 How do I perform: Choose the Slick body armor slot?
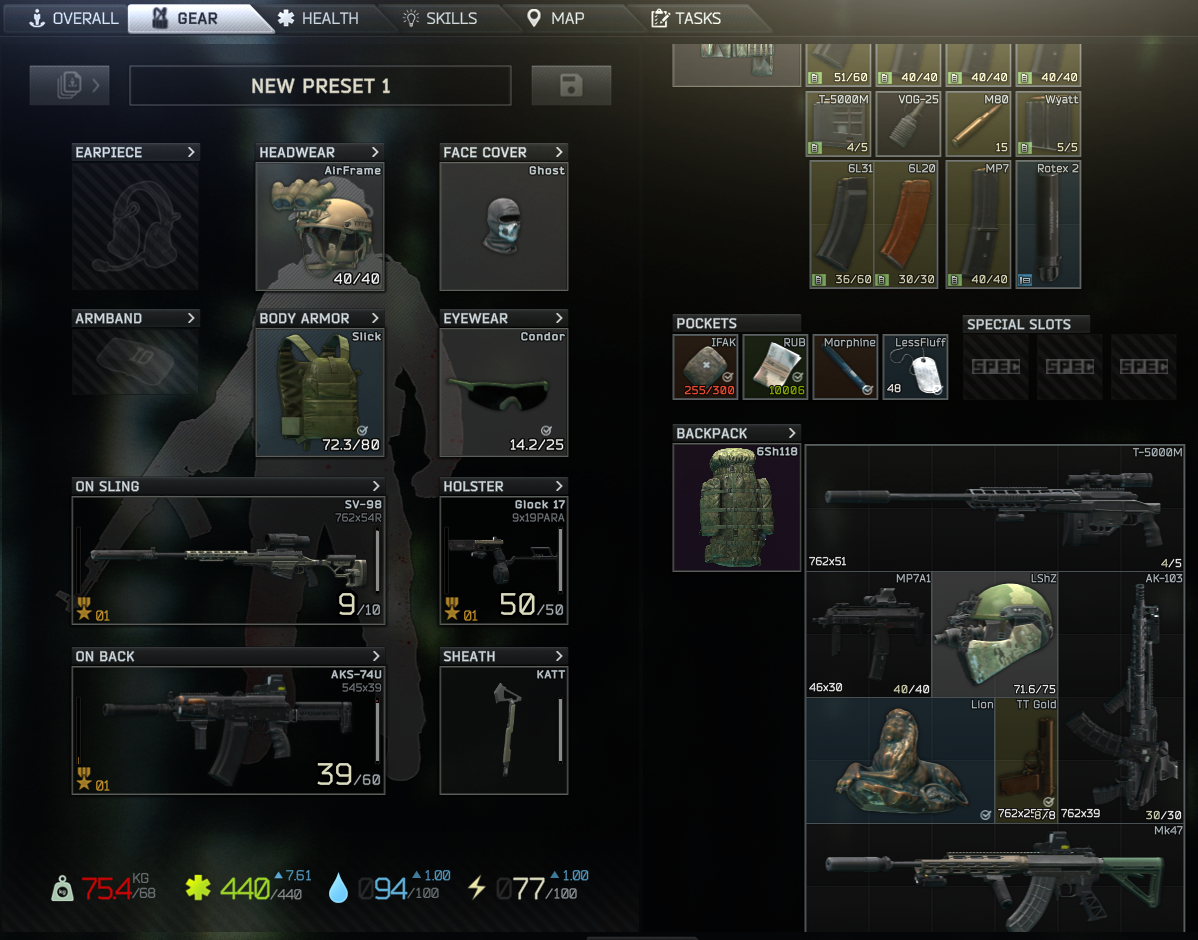coord(320,392)
